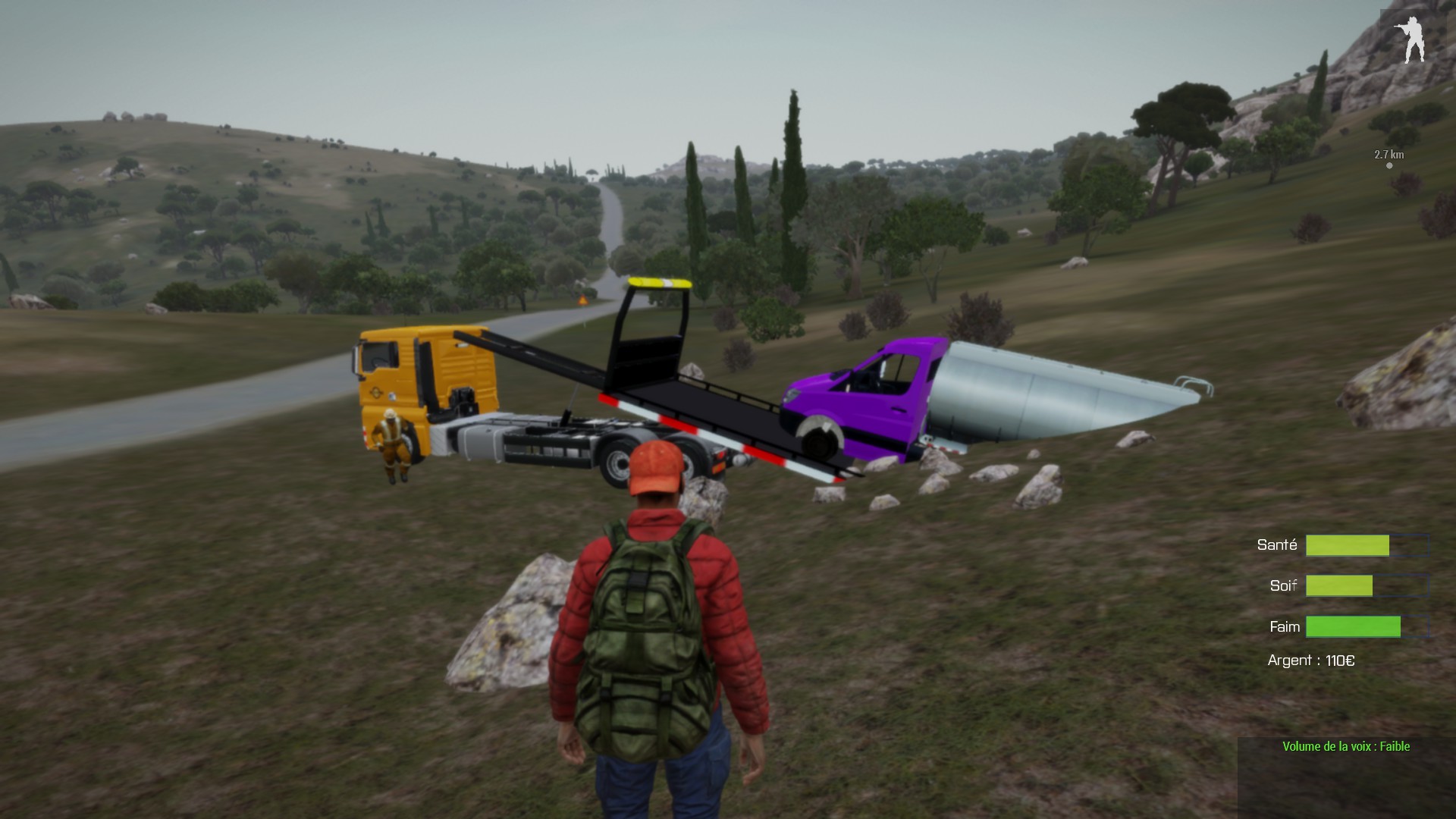Click the soldier stance indicator icon
Screen dimensions: 1456x819
coord(1412,39)
